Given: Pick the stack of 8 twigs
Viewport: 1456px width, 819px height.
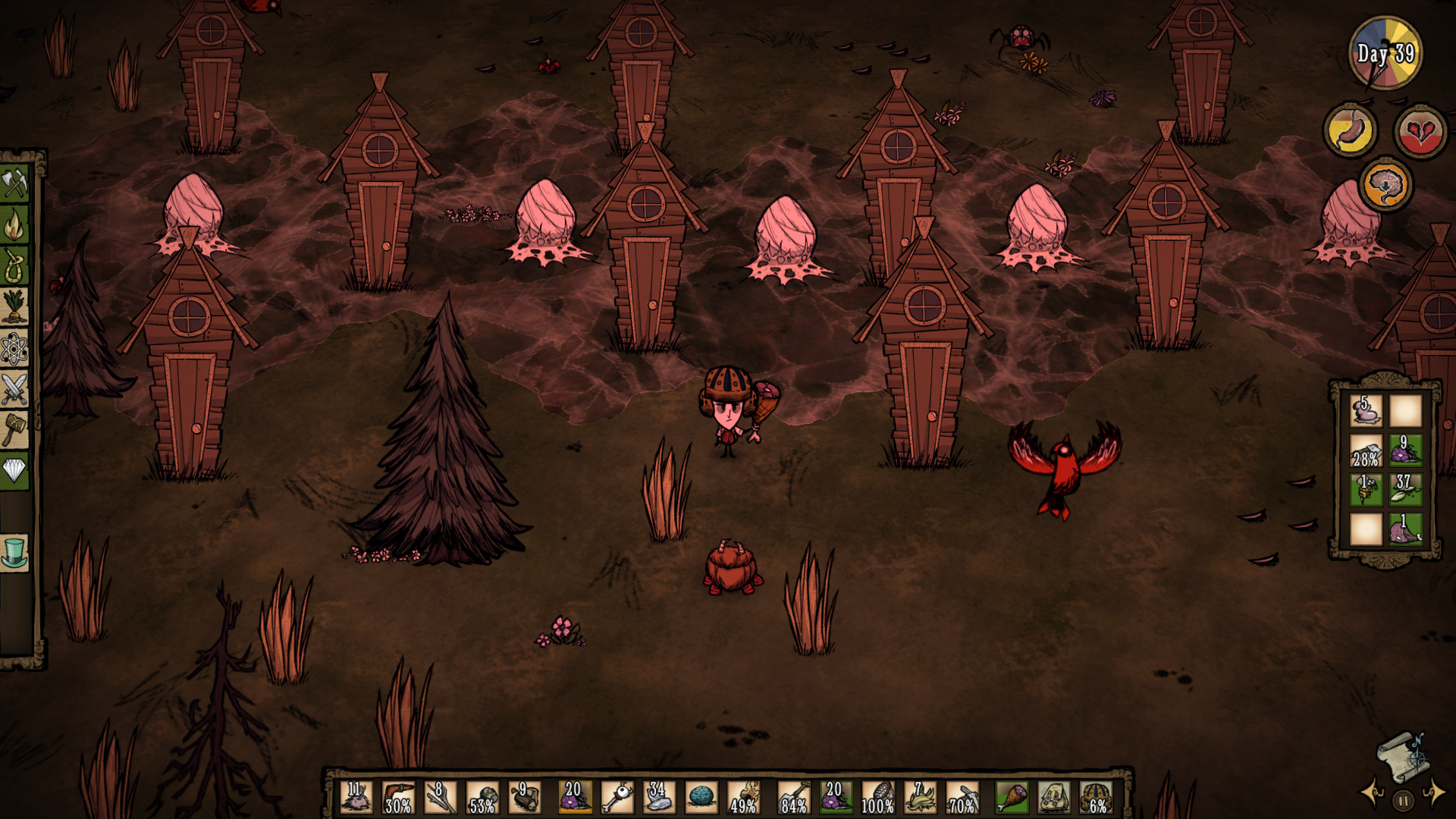Looking at the screenshot, I should pyautogui.click(x=440, y=798).
